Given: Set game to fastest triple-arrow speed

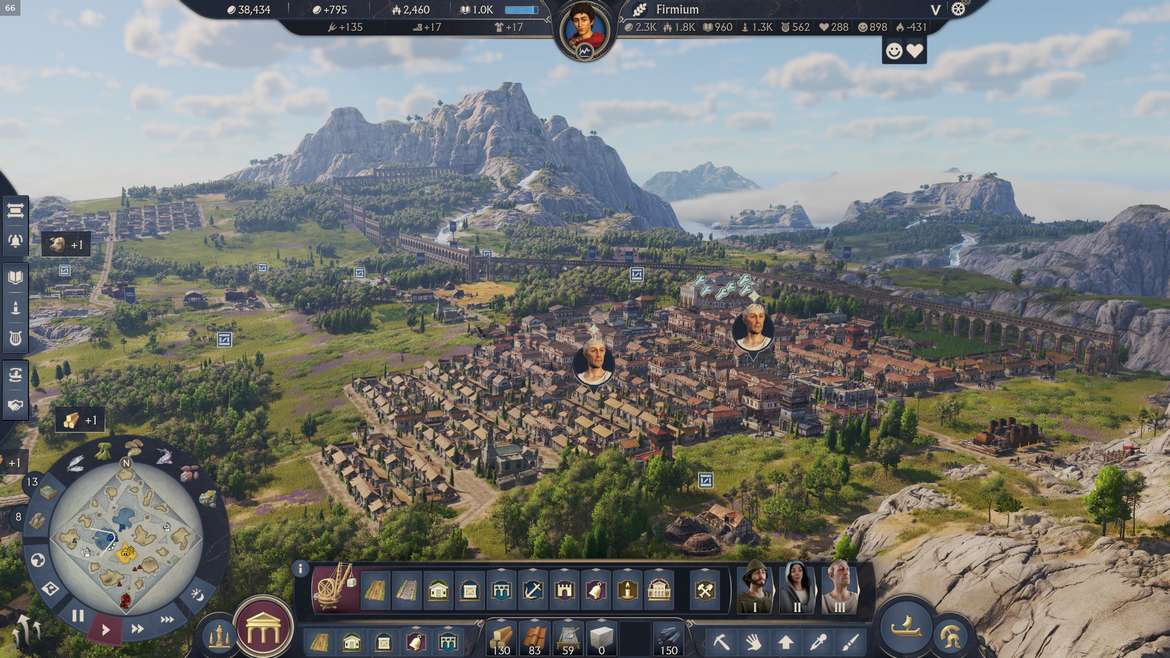Looking at the screenshot, I should 168,620.
